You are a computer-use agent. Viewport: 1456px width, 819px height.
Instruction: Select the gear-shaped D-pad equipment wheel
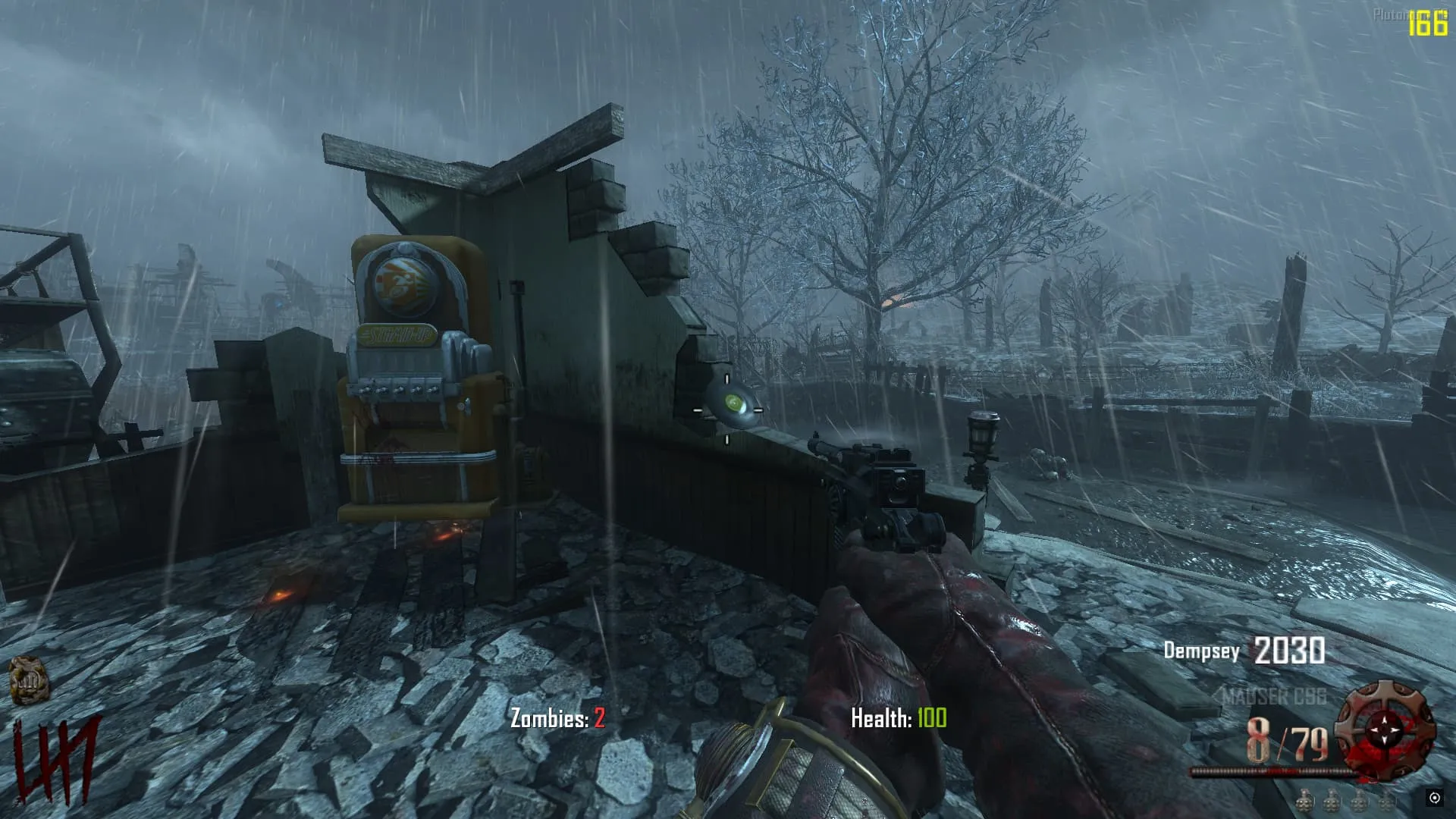tap(1385, 730)
